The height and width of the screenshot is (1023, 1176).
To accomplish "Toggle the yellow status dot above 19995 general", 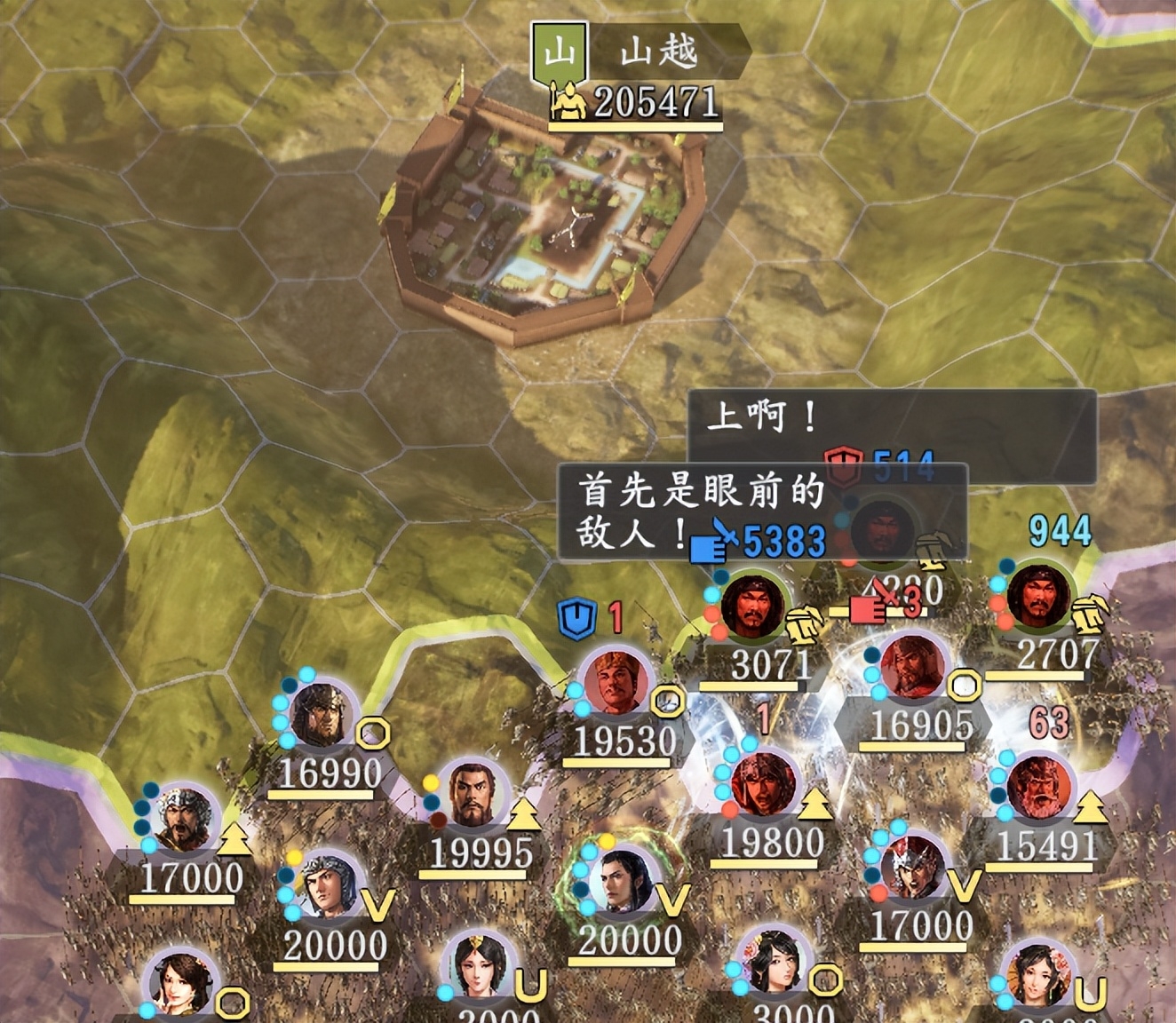I will click(429, 781).
